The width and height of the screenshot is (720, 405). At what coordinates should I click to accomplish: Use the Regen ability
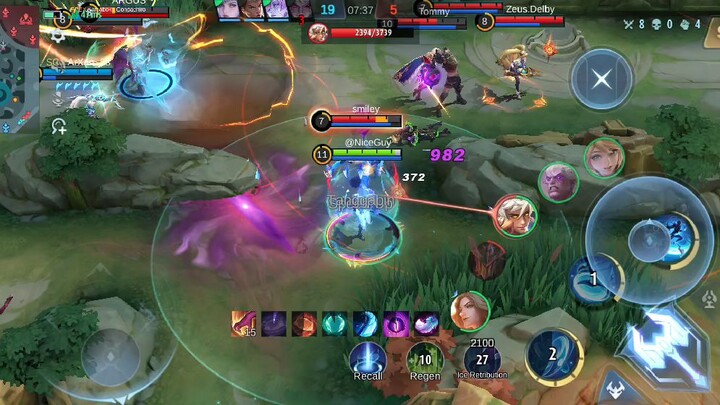pos(425,360)
